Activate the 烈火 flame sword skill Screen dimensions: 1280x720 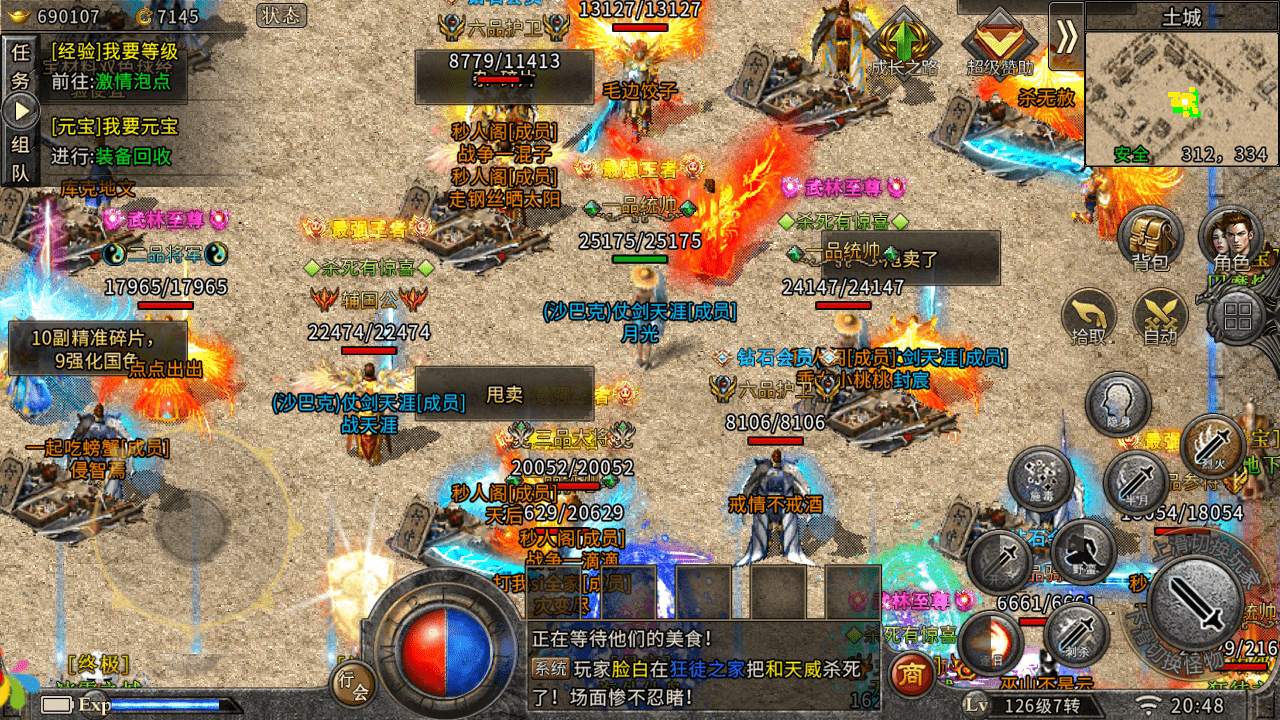tap(1212, 444)
